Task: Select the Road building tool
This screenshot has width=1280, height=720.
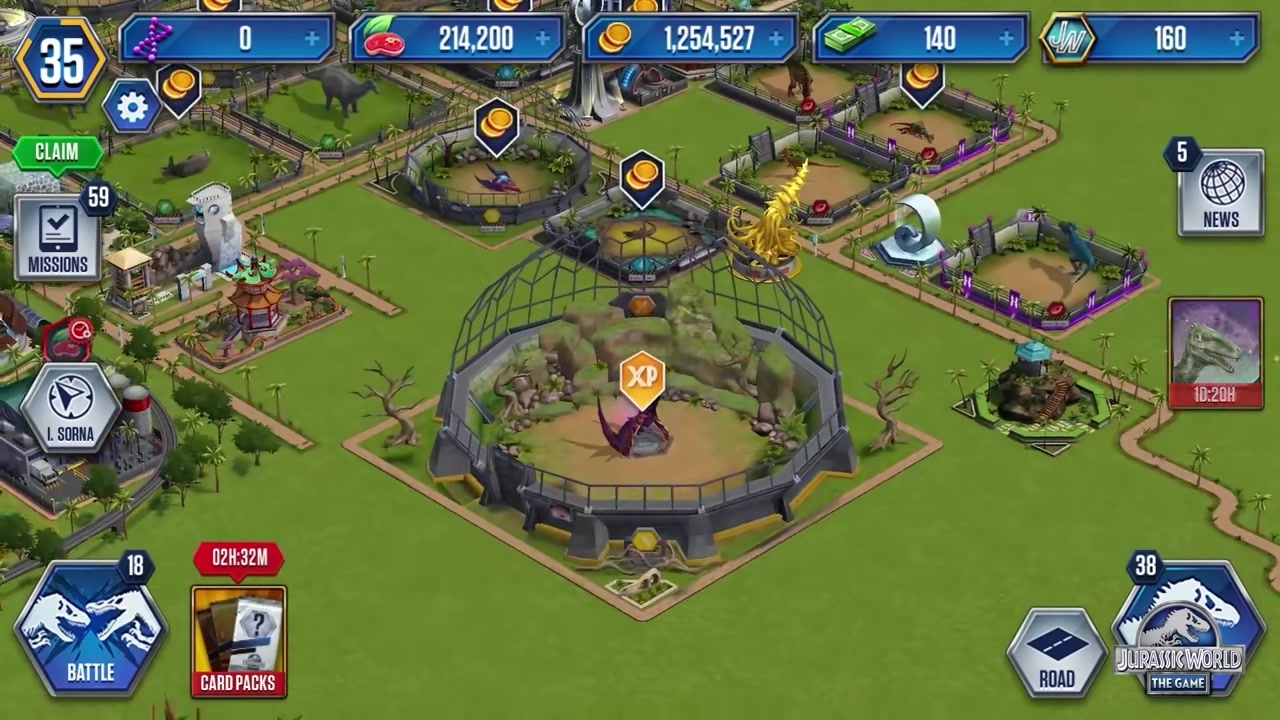Action: 1056,653
